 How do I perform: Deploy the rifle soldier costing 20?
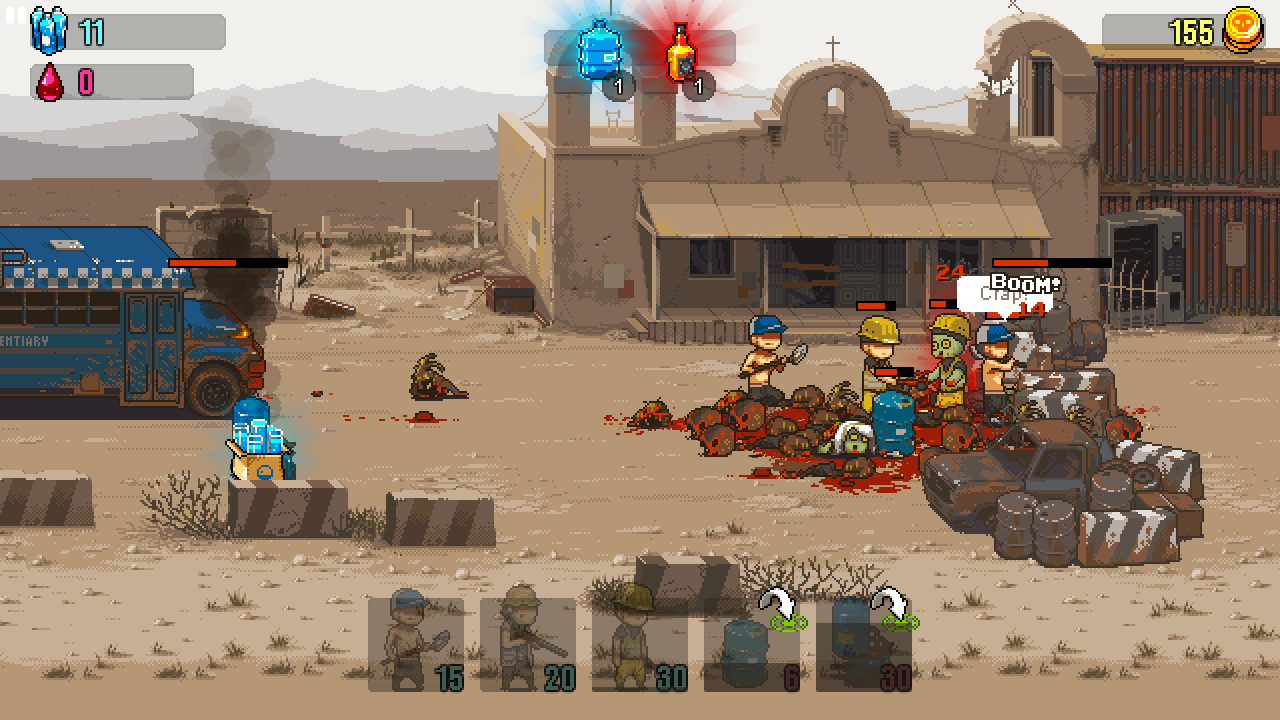tap(528, 644)
